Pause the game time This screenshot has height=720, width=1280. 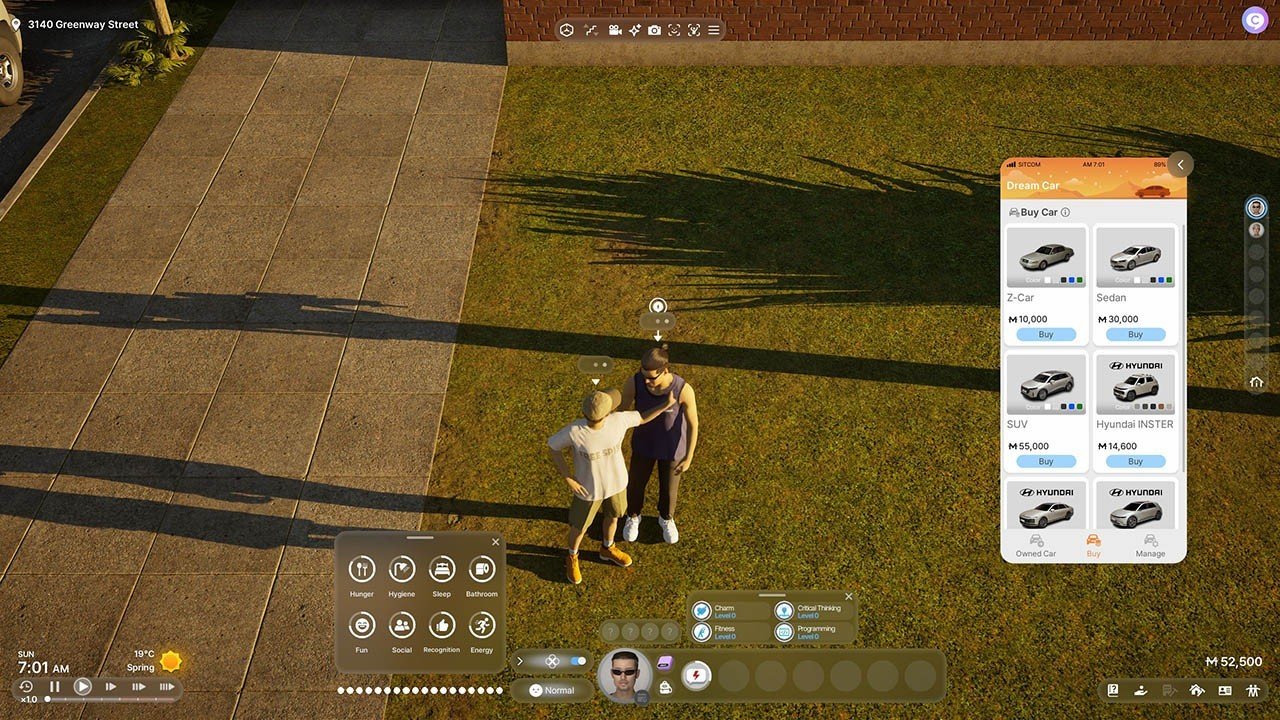(55, 687)
